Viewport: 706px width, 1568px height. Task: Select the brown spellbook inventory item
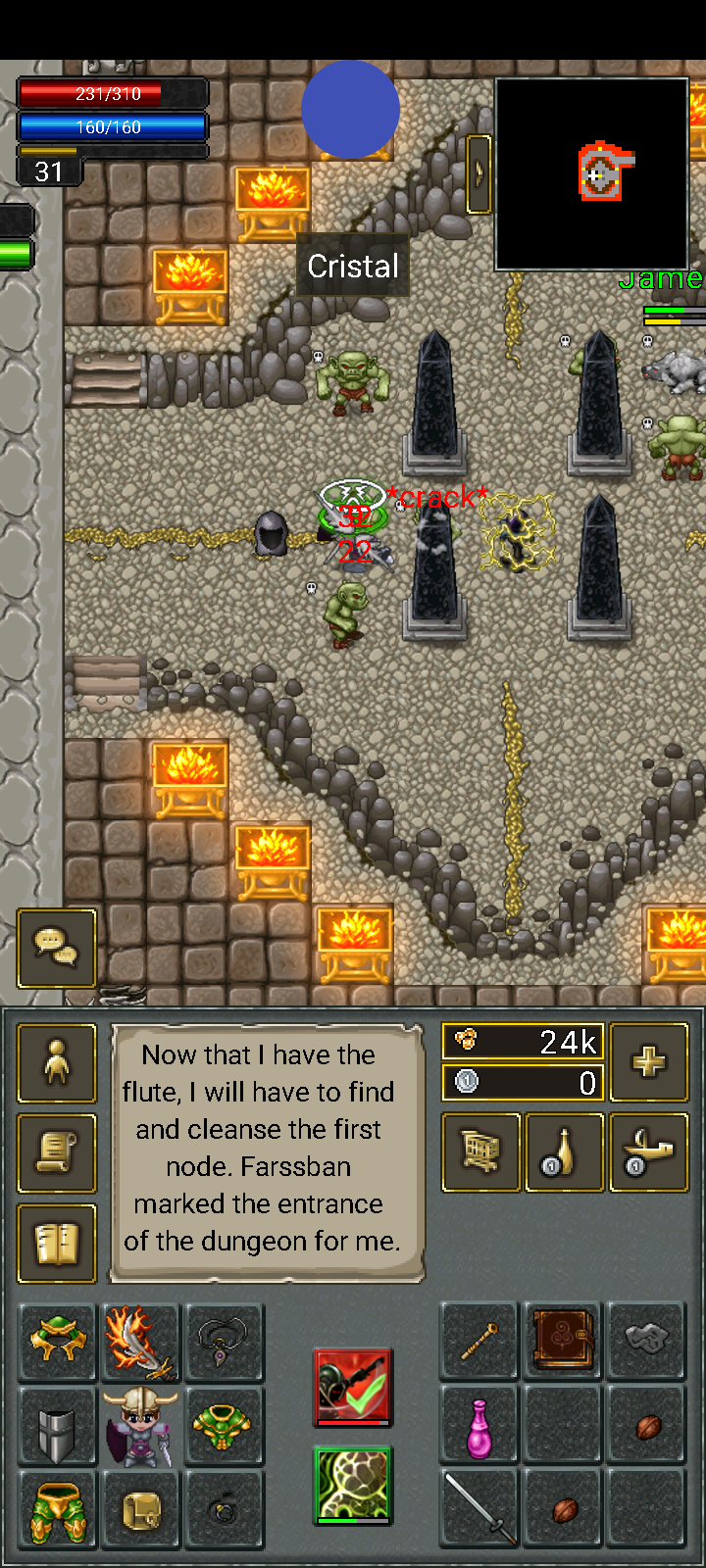click(564, 1342)
